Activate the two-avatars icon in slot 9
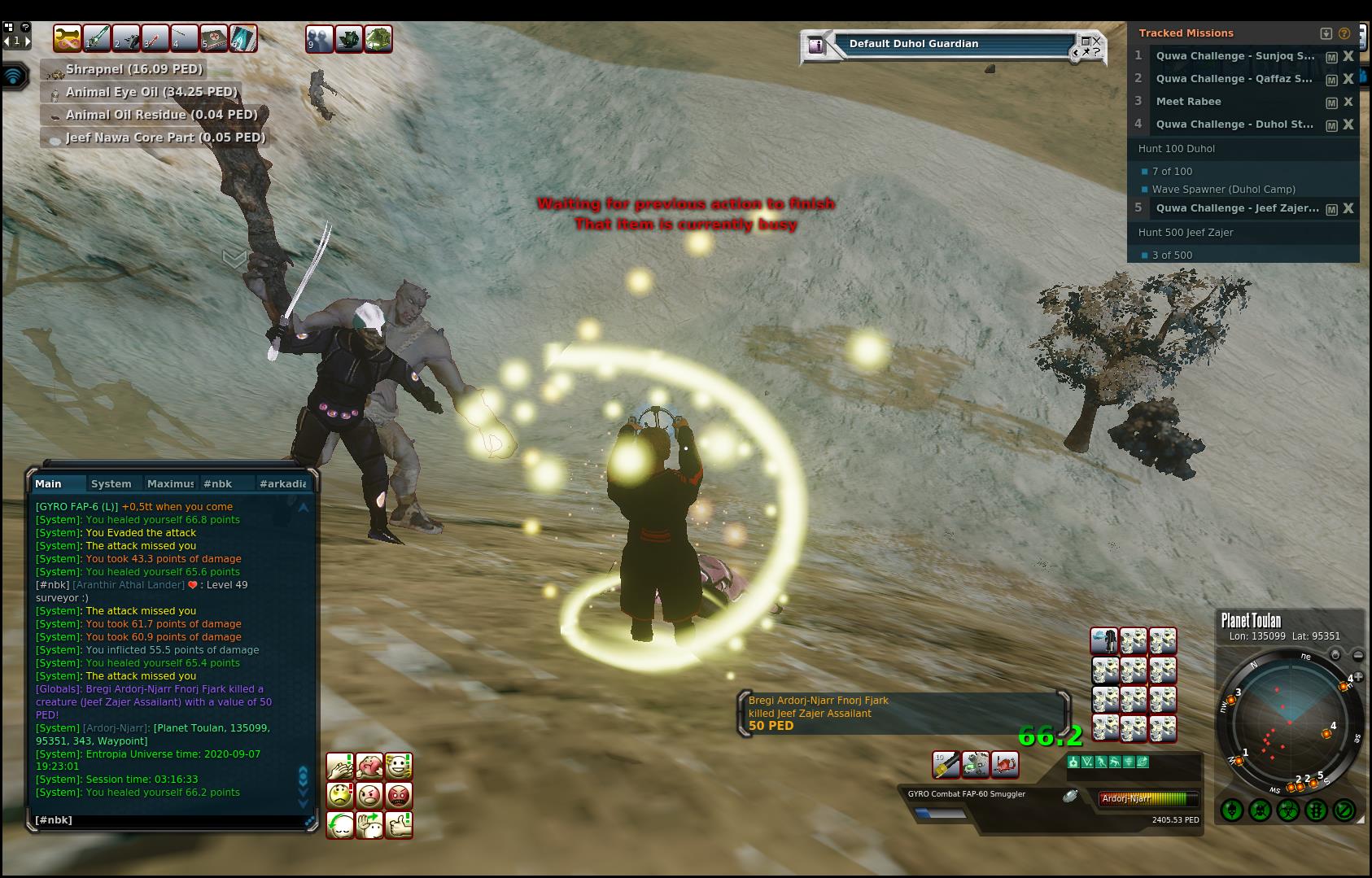The height and width of the screenshot is (878, 1372). click(319, 38)
